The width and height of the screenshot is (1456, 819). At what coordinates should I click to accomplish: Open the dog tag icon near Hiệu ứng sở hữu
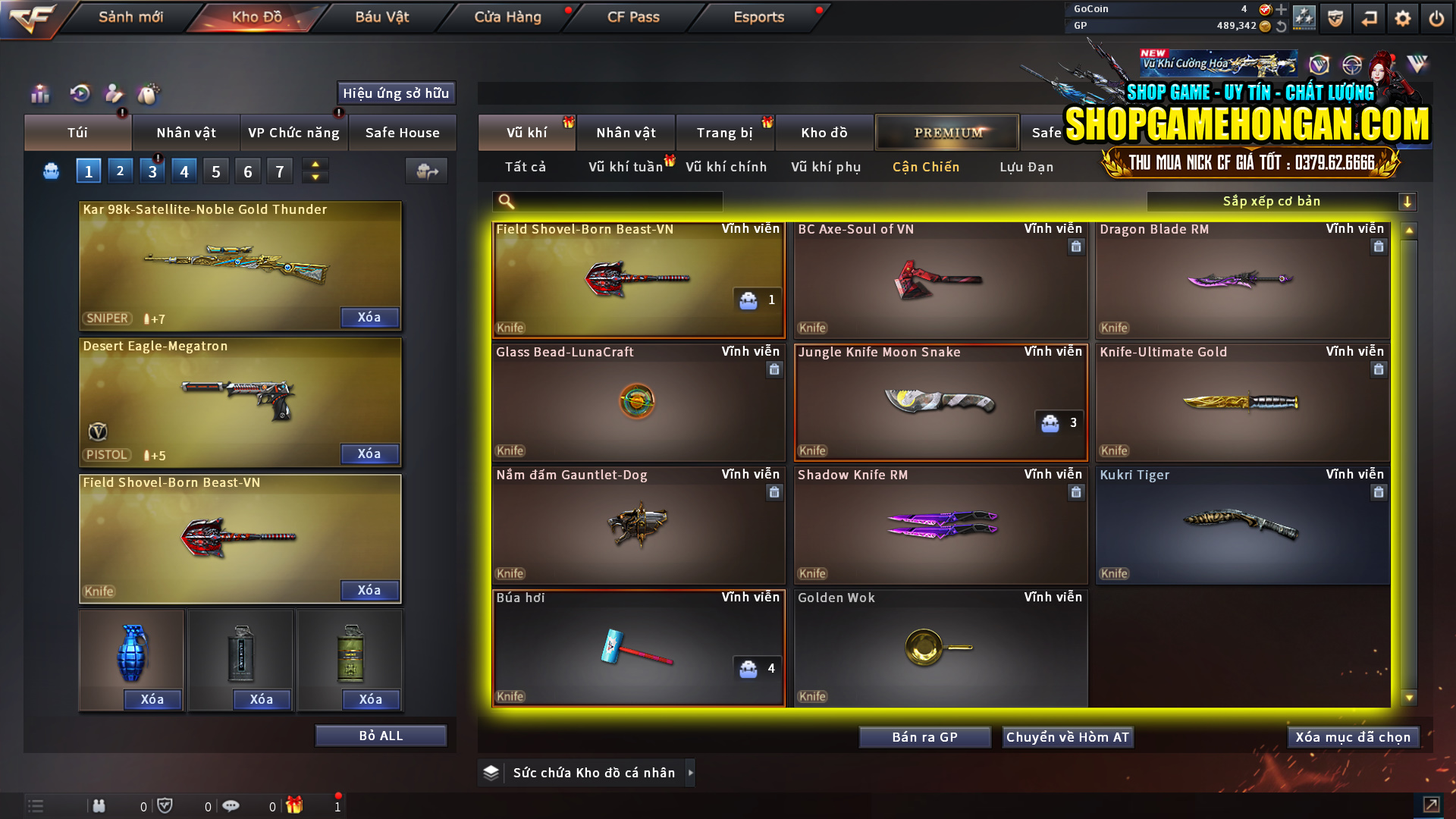pyautogui.click(x=149, y=93)
